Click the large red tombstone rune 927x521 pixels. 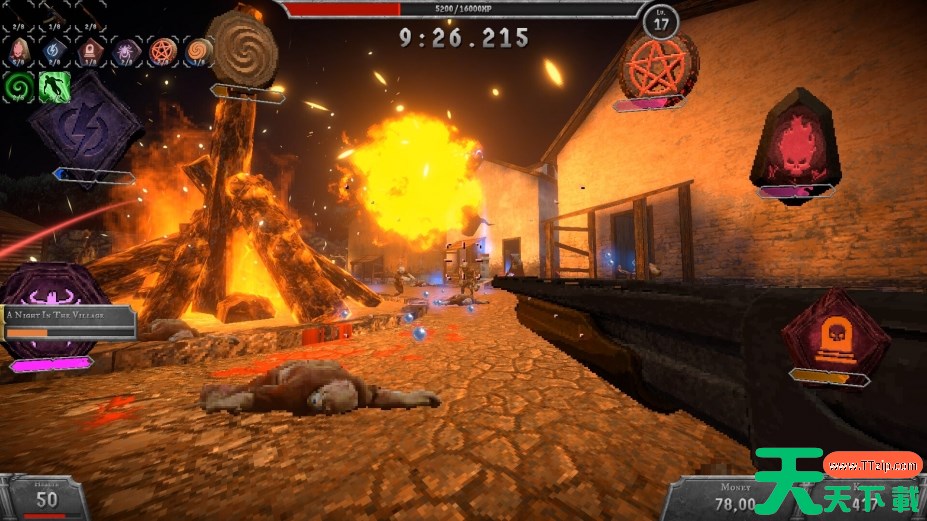point(834,331)
